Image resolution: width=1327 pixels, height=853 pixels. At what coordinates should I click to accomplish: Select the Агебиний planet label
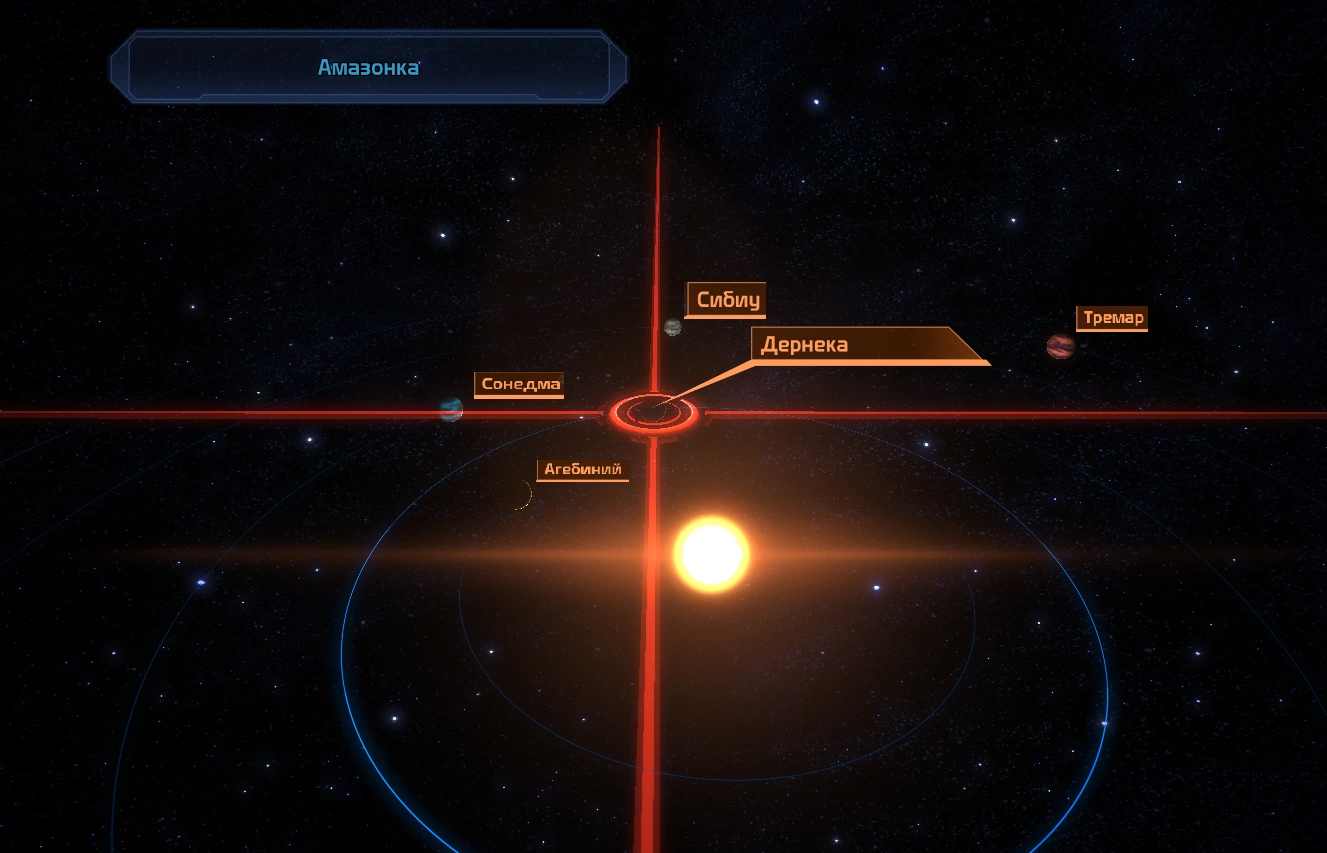tap(582, 469)
